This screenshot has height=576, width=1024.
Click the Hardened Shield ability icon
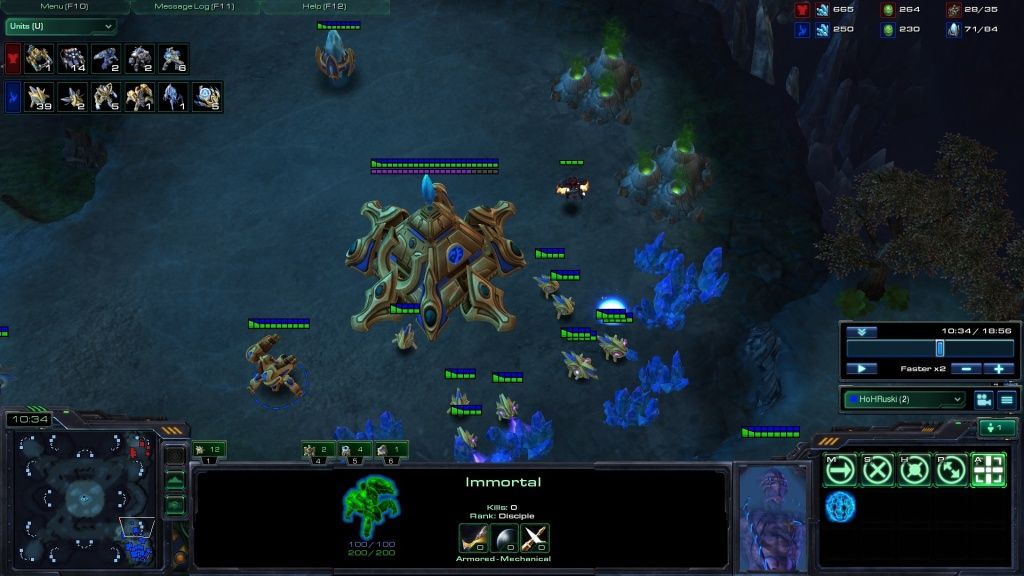(x=840, y=507)
